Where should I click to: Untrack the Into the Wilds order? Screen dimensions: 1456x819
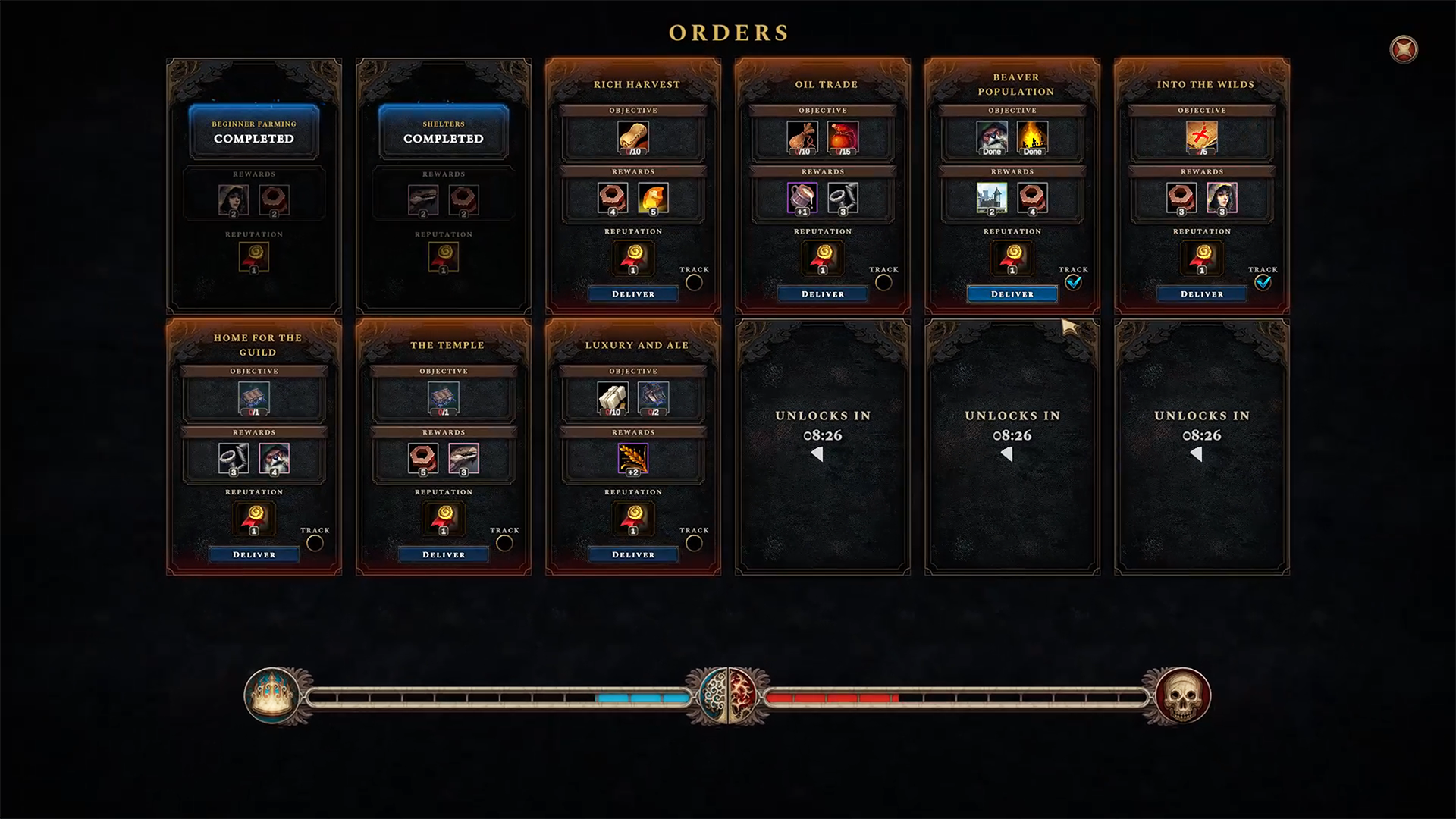[1263, 283]
